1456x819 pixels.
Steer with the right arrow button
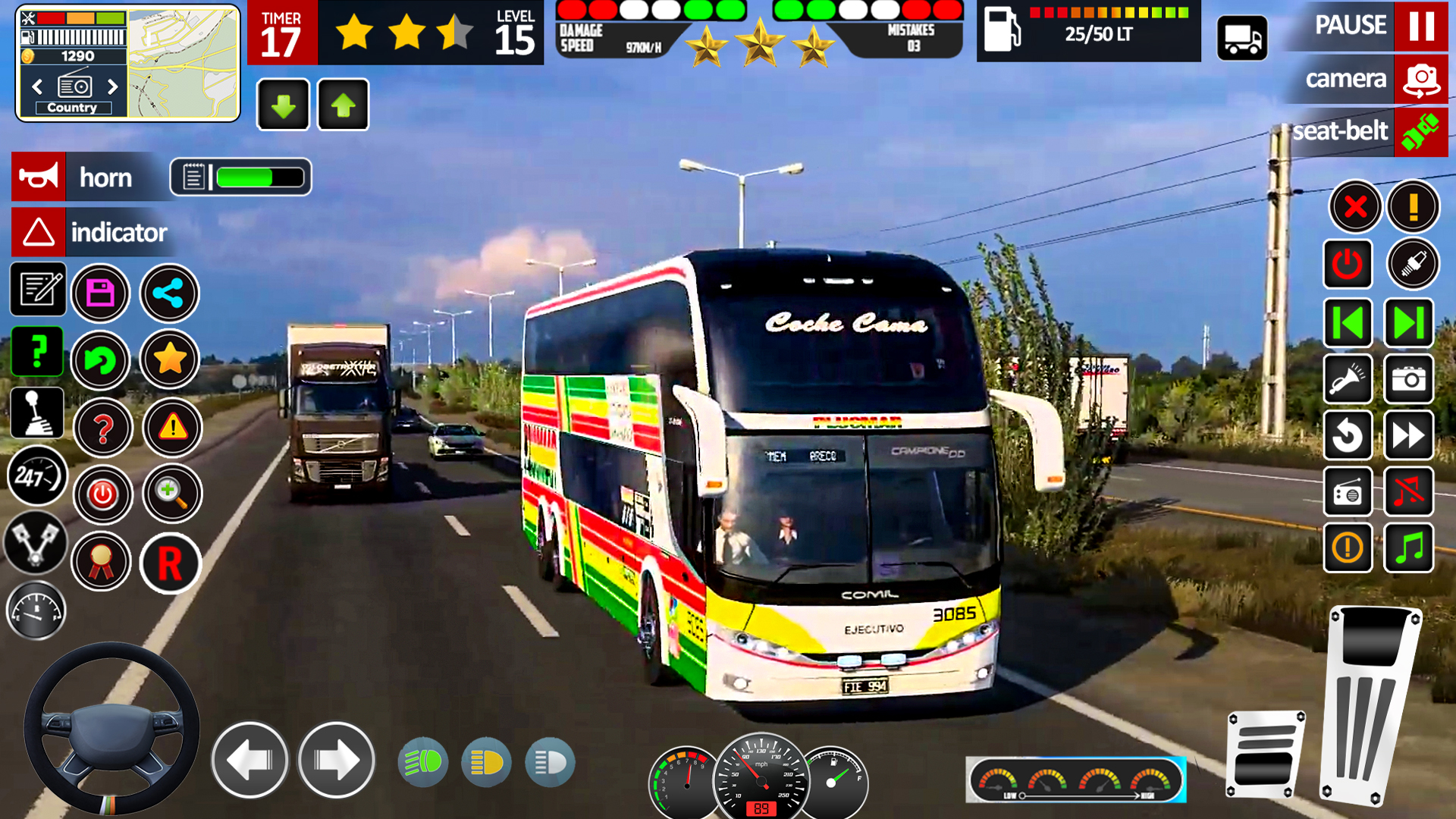coord(336,760)
